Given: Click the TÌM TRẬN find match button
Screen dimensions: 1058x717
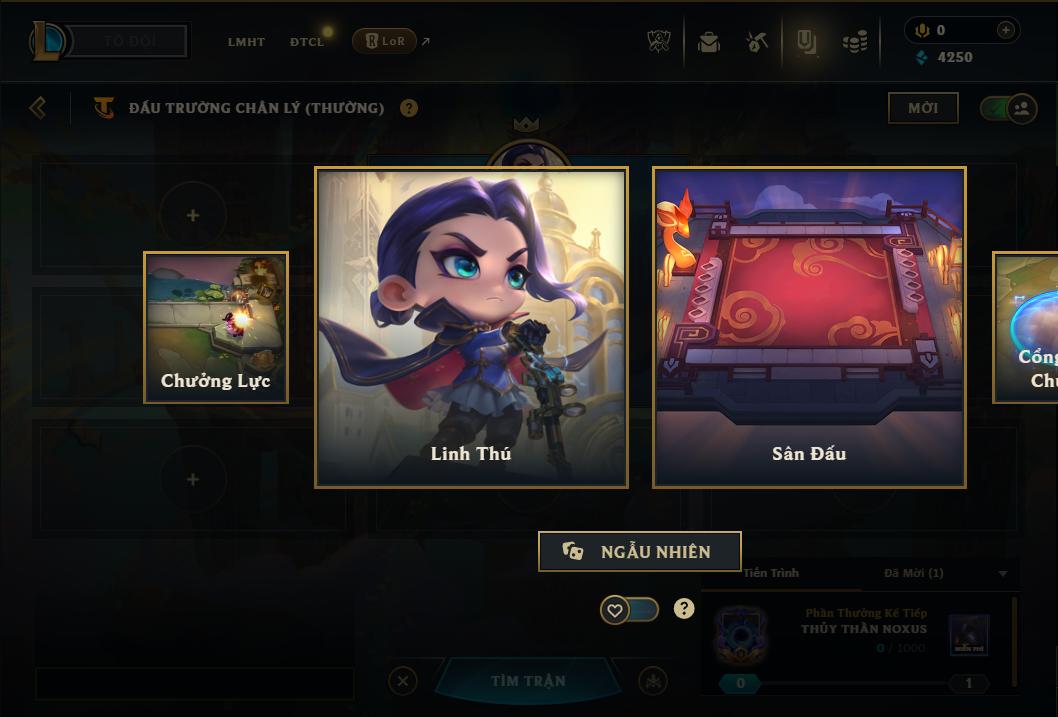Looking at the screenshot, I should 528,681.
